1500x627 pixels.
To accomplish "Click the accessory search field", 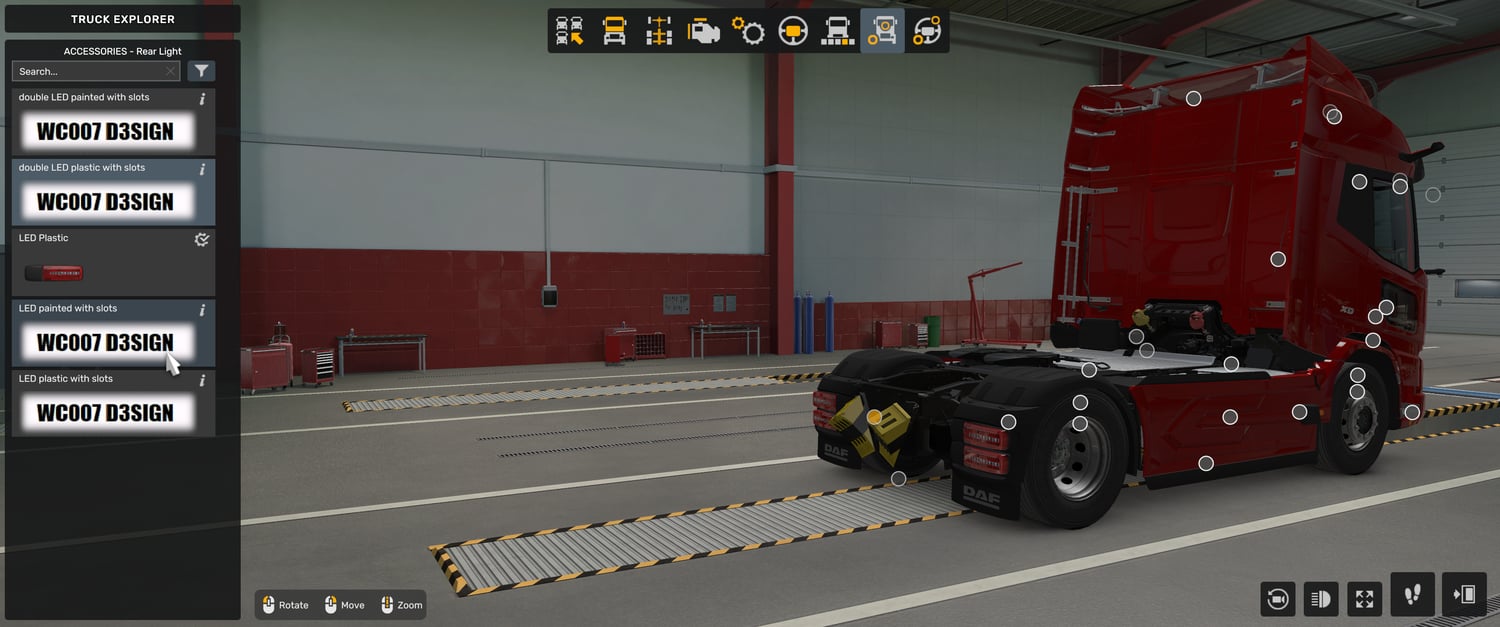I will click(x=88, y=71).
